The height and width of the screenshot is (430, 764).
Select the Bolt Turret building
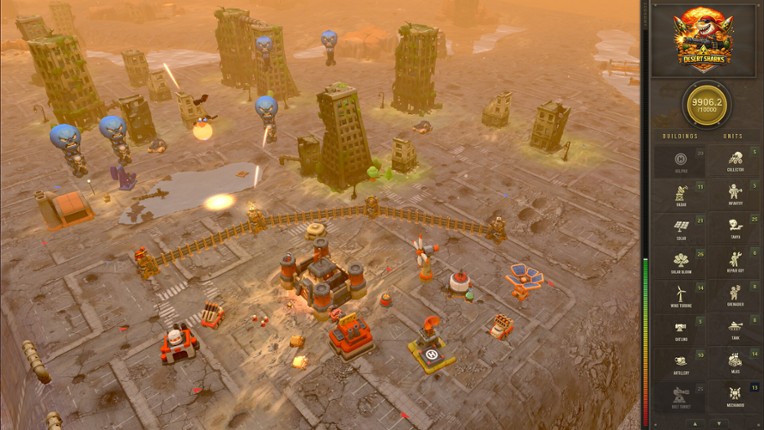point(680,396)
